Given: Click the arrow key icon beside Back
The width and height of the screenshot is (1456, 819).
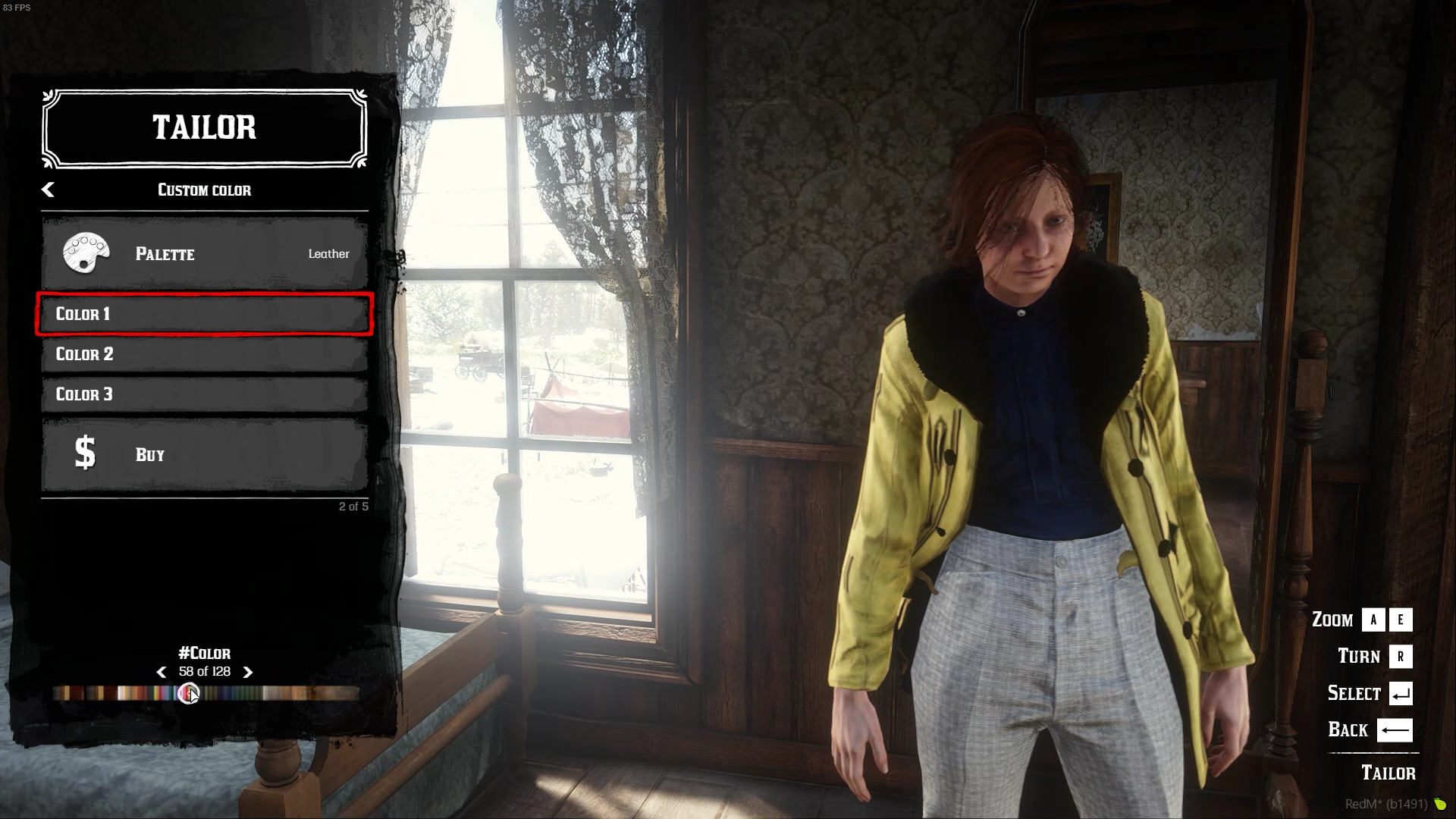Looking at the screenshot, I should tap(1395, 730).
